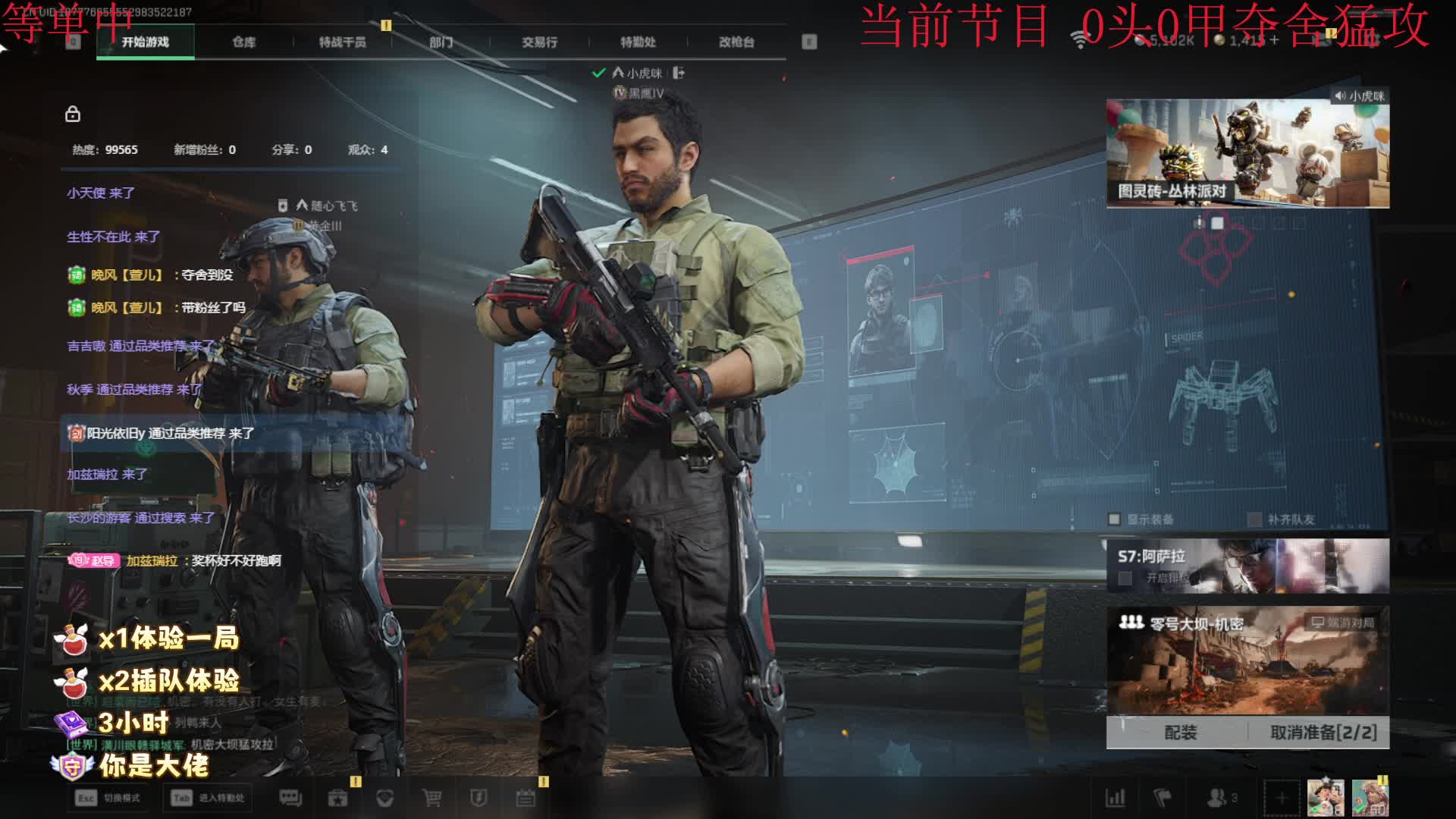1456x819 pixels.
Task: Tick the 补齐队友 fill teammates checkbox
Action: pos(1254,519)
